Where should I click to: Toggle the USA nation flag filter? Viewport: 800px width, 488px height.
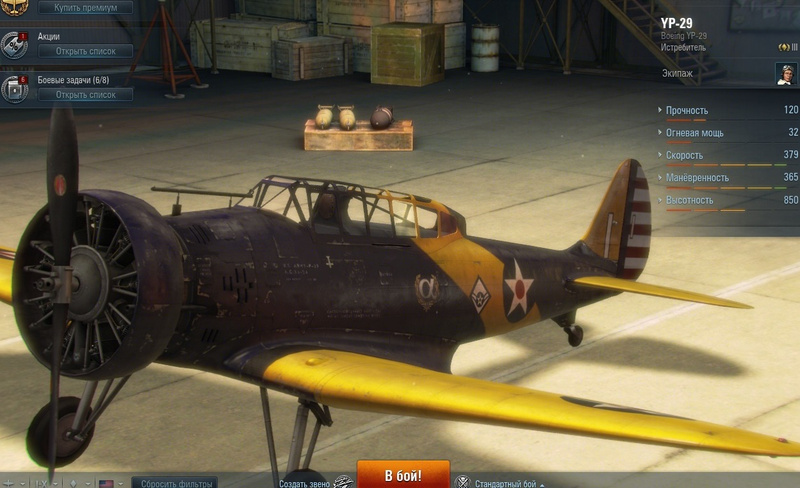pos(106,484)
